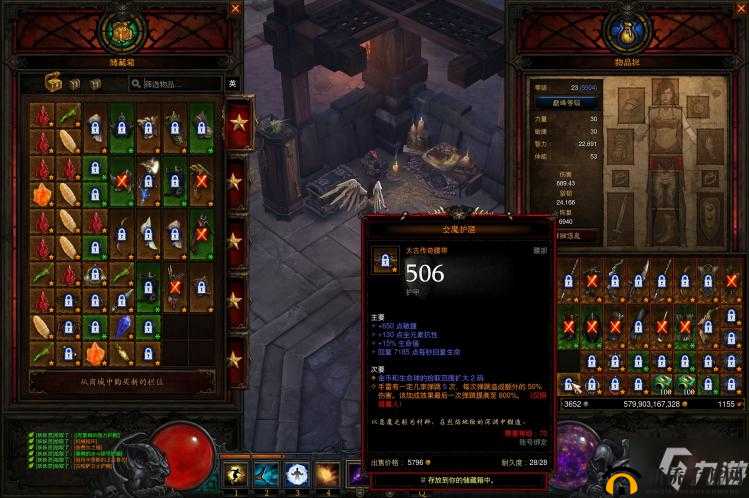Select the gloves equipment slot
Viewport: 749px width, 498px height.
tap(620, 146)
